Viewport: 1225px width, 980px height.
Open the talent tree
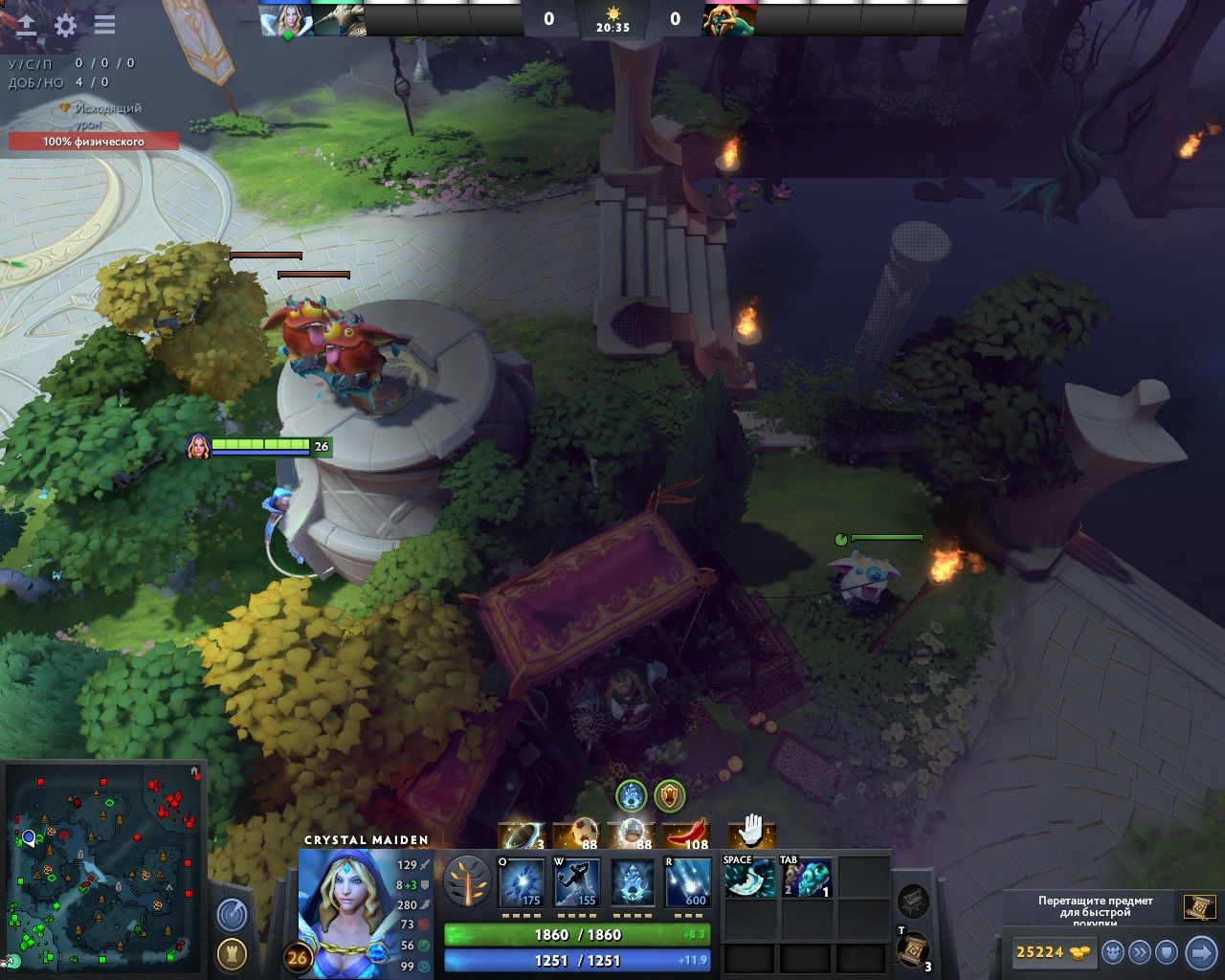tap(466, 880)
